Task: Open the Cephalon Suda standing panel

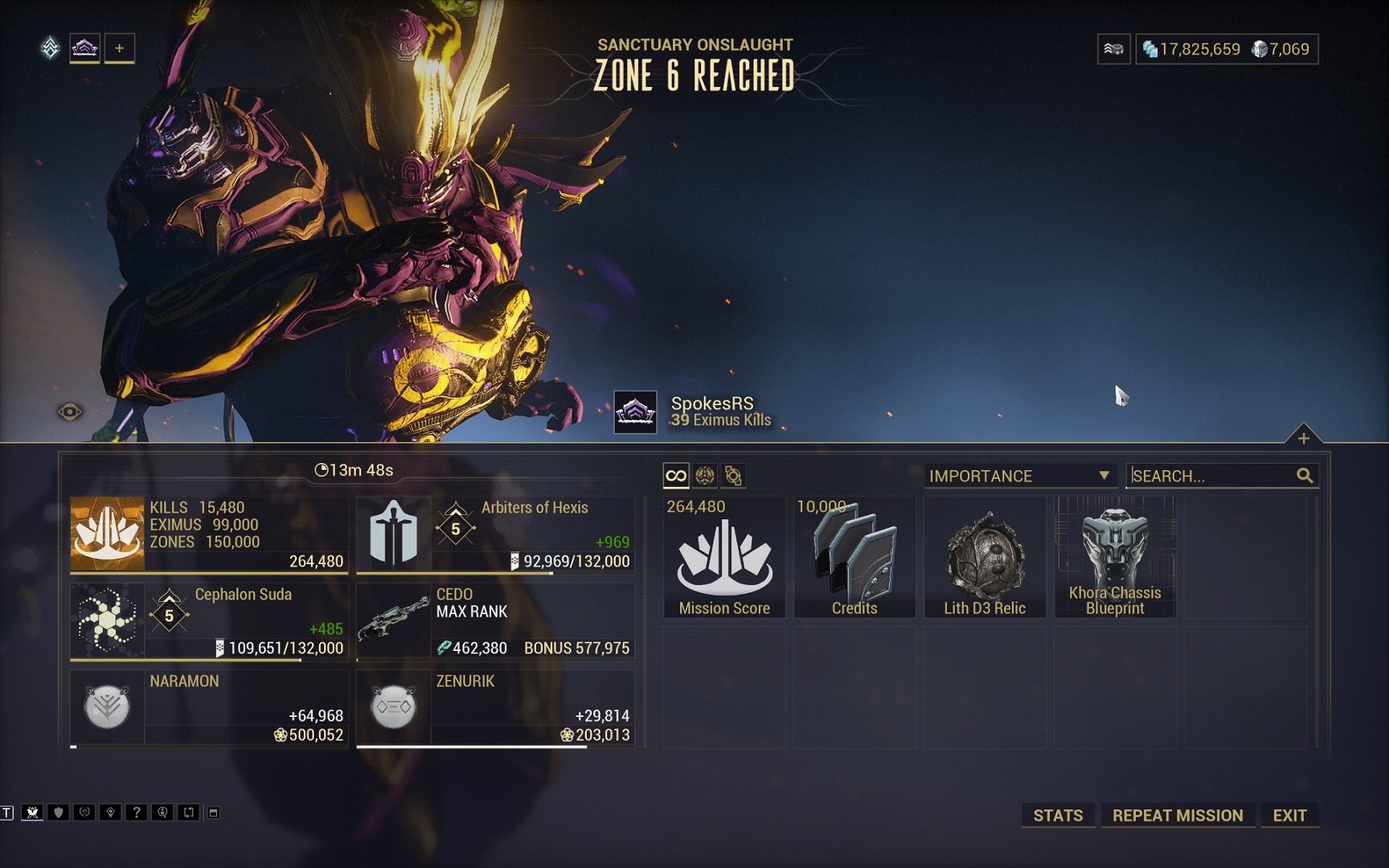Action: 209,620
